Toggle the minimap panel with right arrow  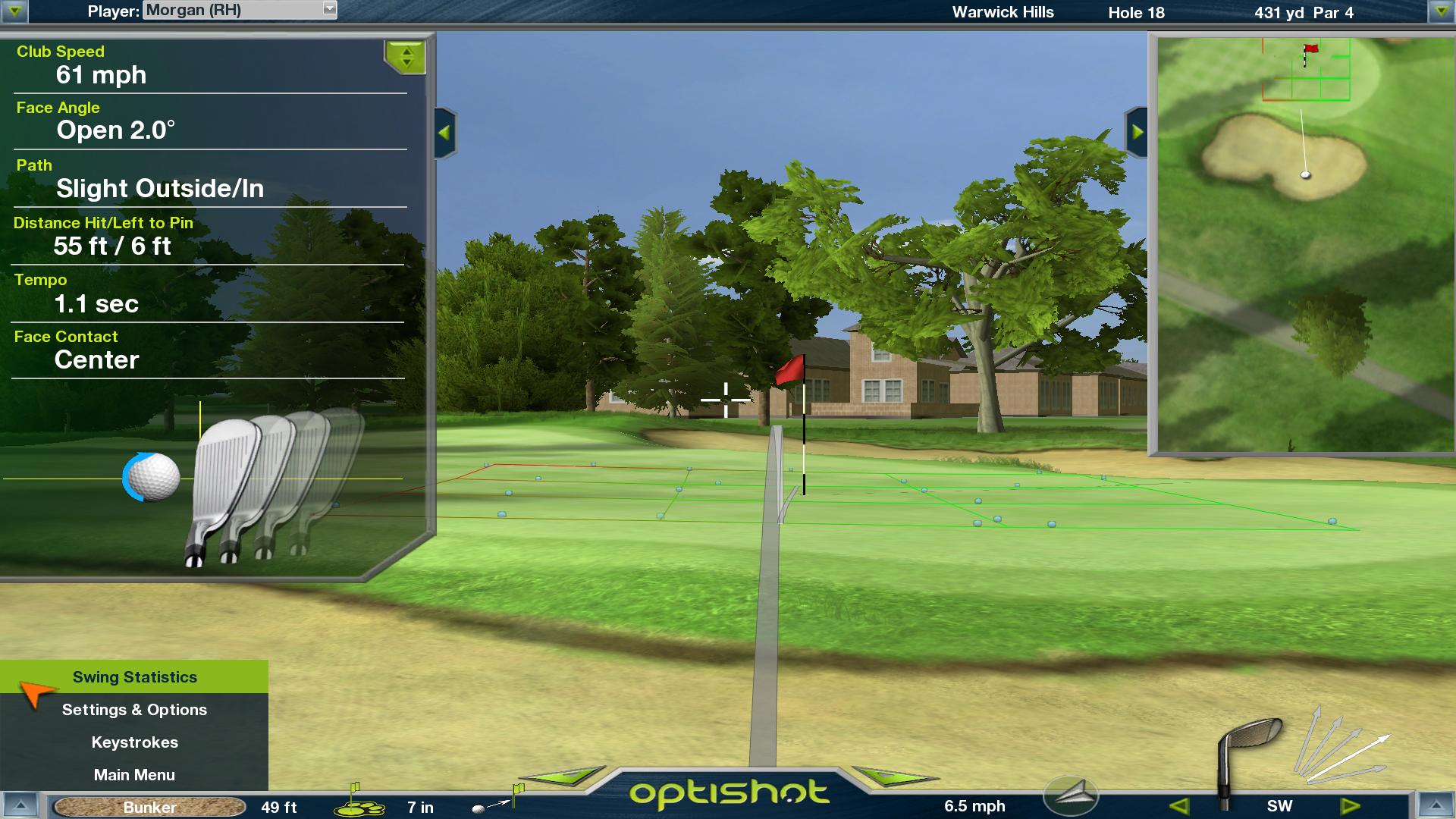click(x=1137, y=132)
